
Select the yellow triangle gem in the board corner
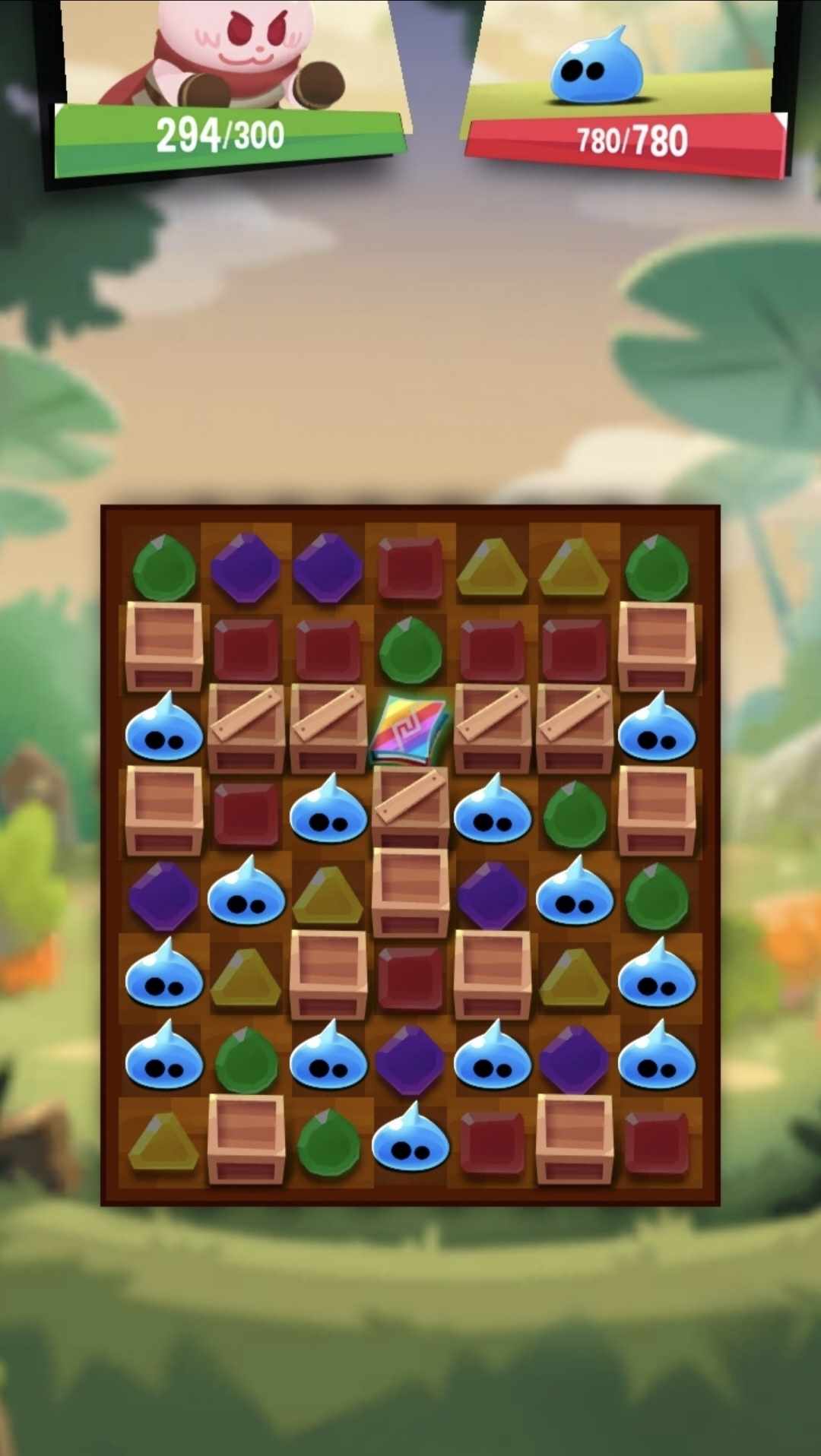tap(163, 1141)
